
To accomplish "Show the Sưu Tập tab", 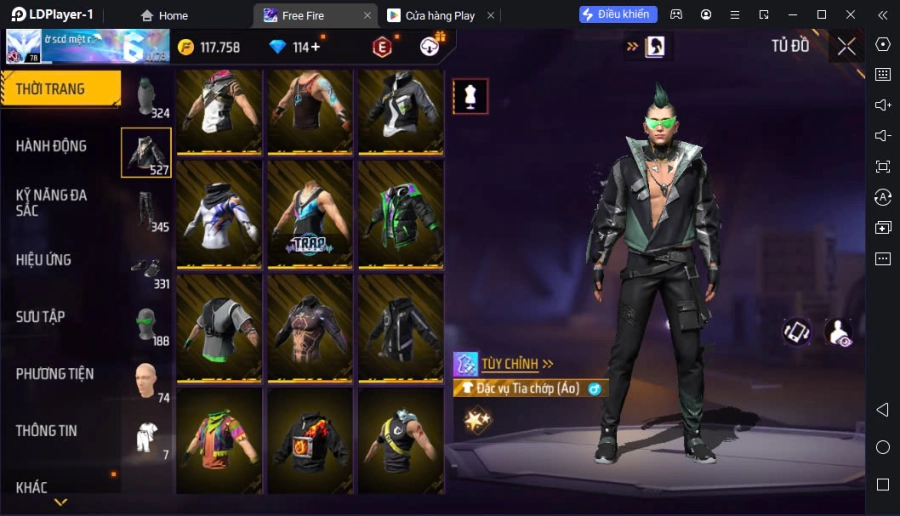I will pos(41,317).
